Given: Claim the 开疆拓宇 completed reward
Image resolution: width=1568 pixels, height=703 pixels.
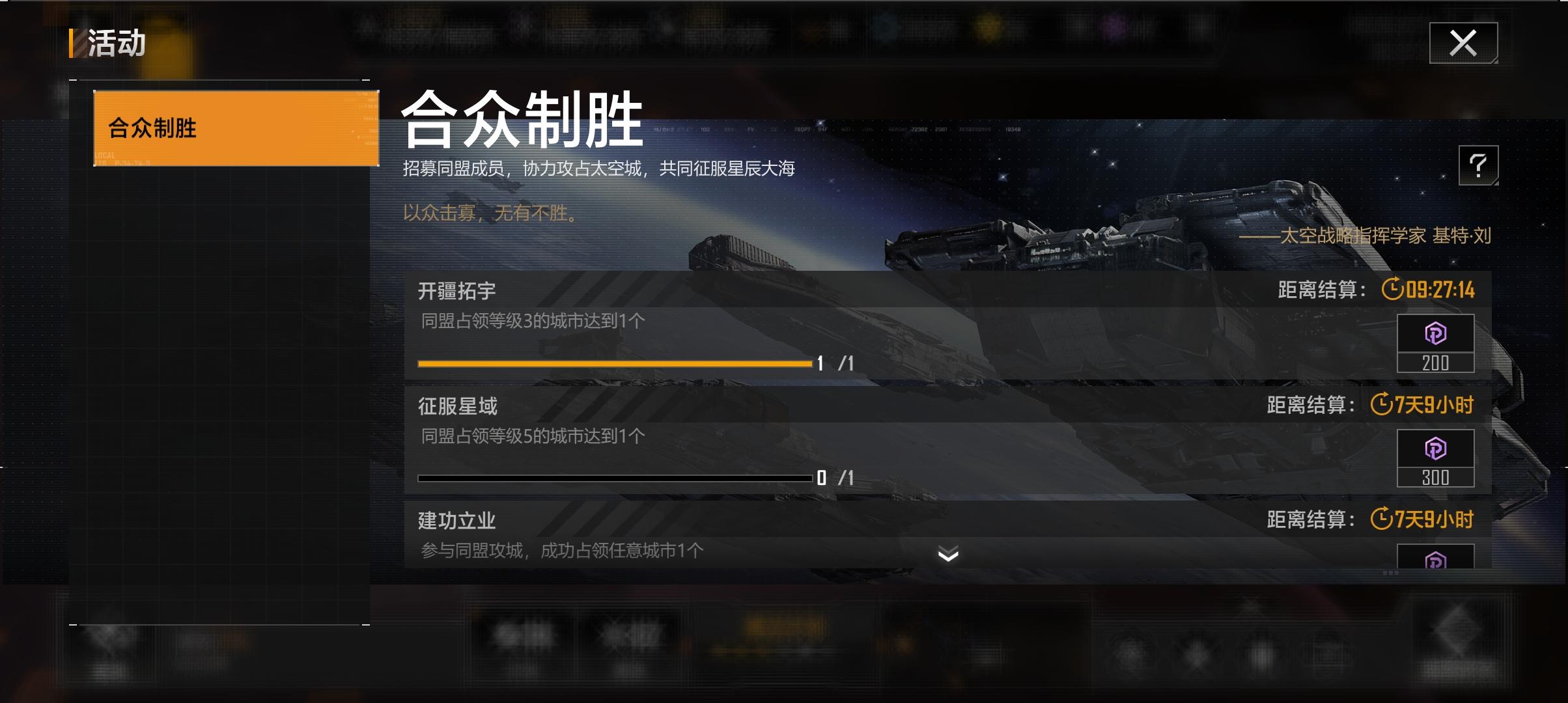Looking at the screenshot, I should tap(1436, 342).
